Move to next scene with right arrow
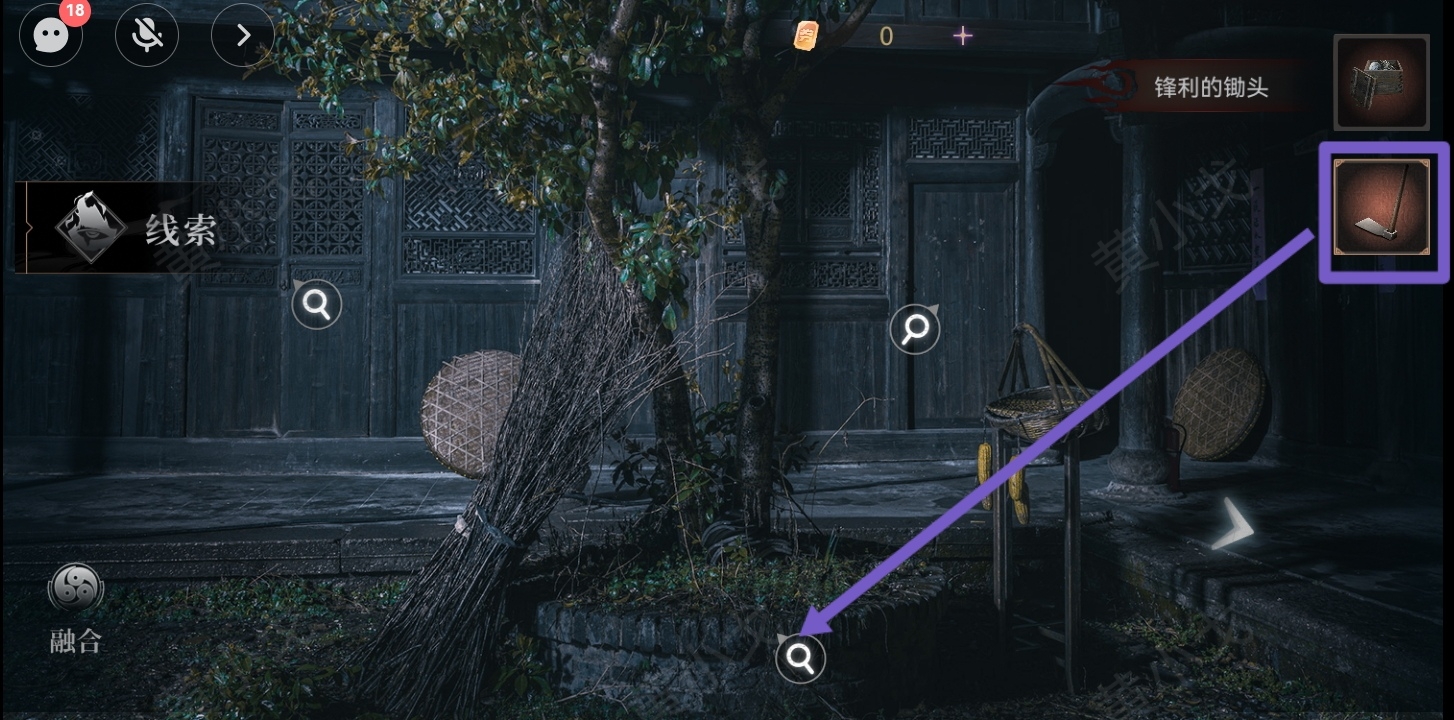The height and width of the screenshot is (720, 1454). pyautogui.click(x=1233, y=524)
